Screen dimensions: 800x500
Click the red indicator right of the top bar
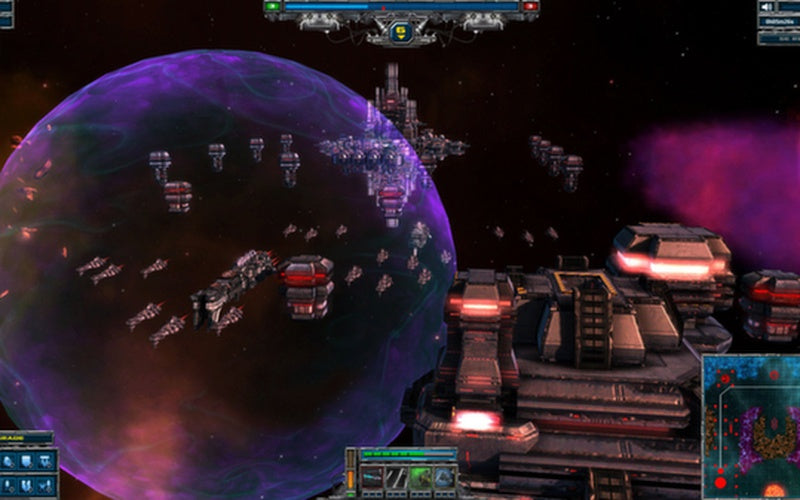[529, 6]
